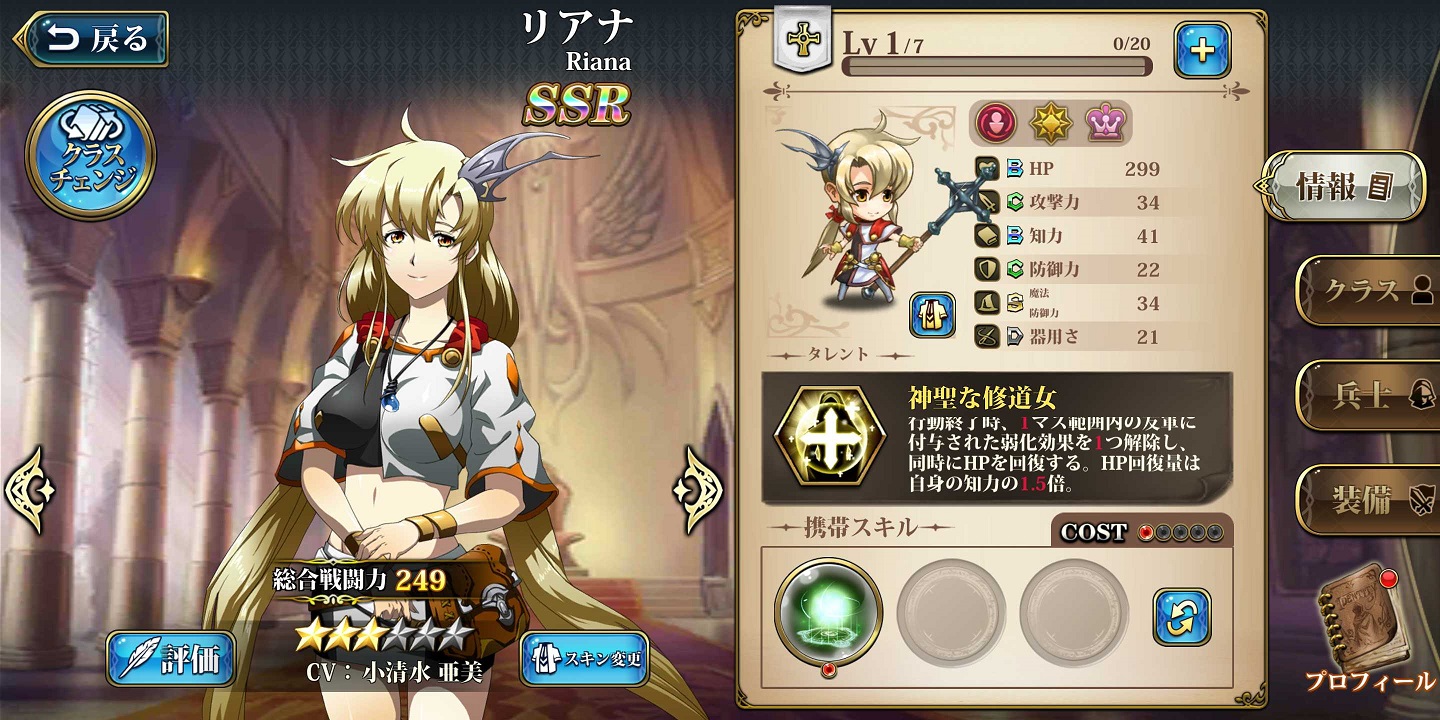Select the green glowing equipped skill orb

click(x=826, y=610)
